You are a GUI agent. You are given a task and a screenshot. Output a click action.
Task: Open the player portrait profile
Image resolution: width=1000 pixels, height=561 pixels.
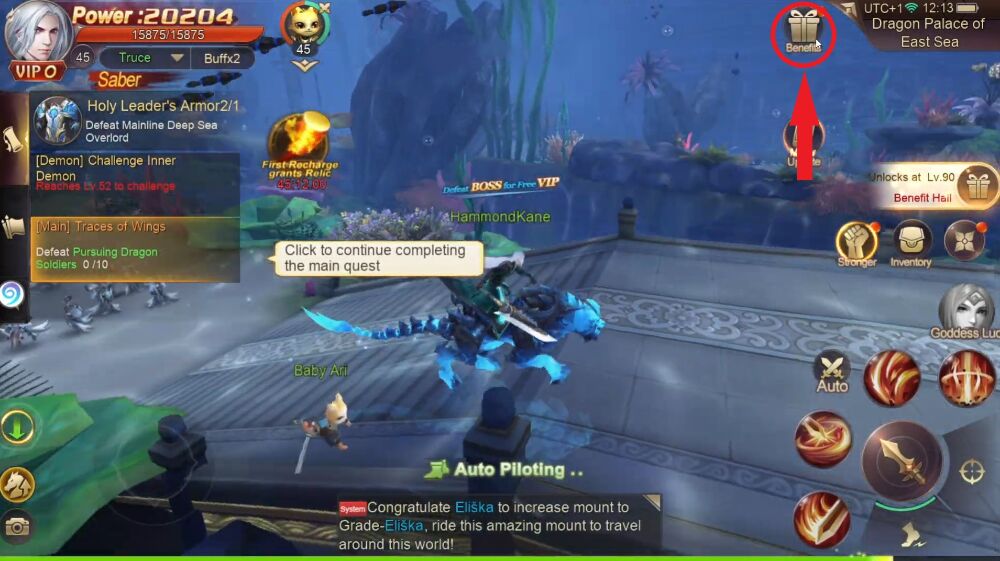(x=38, y=33)
